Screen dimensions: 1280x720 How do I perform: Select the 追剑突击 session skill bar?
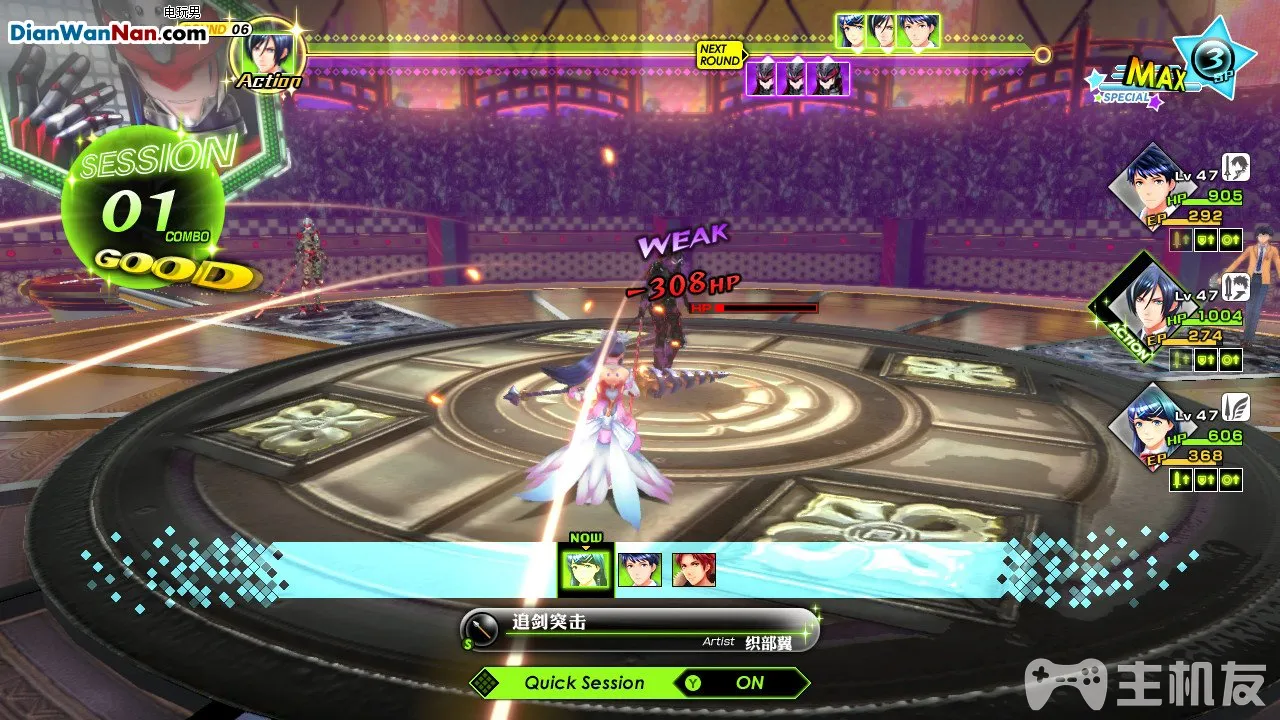click(640, 630)
